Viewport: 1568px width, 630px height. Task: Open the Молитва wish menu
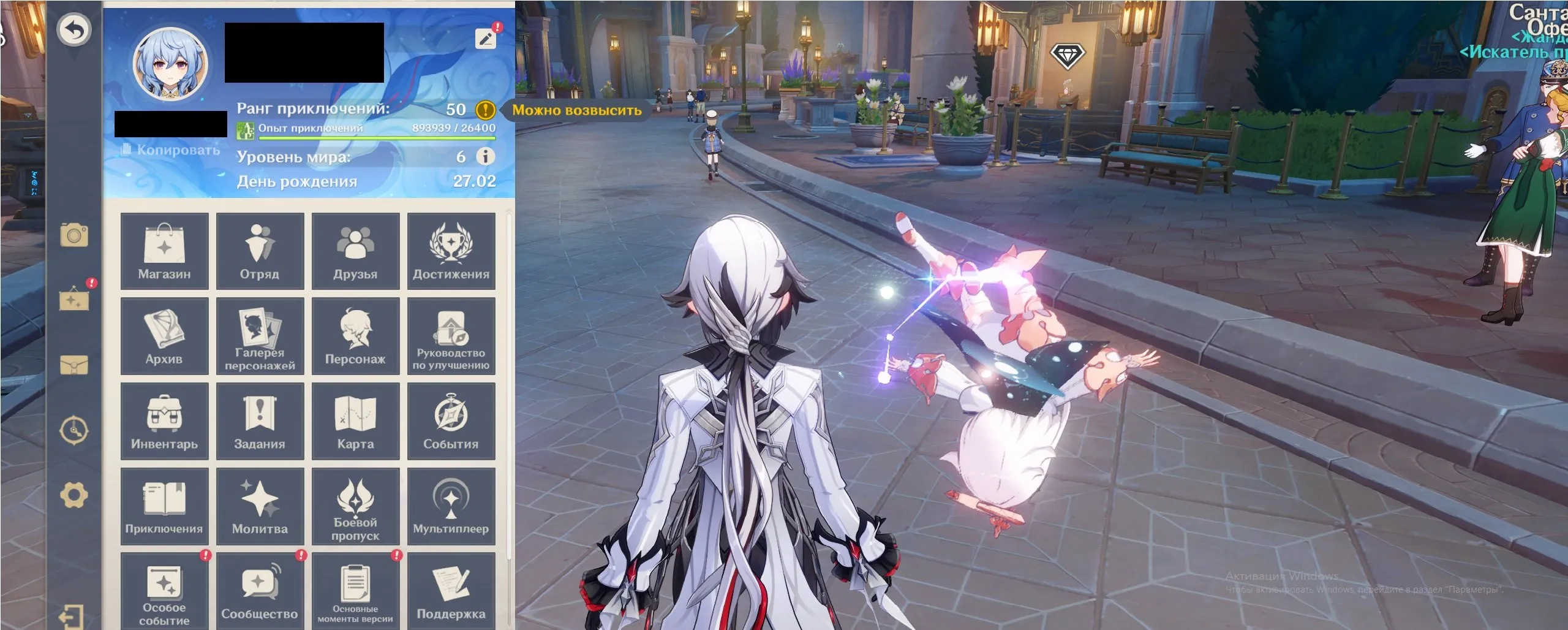[260, 507]
